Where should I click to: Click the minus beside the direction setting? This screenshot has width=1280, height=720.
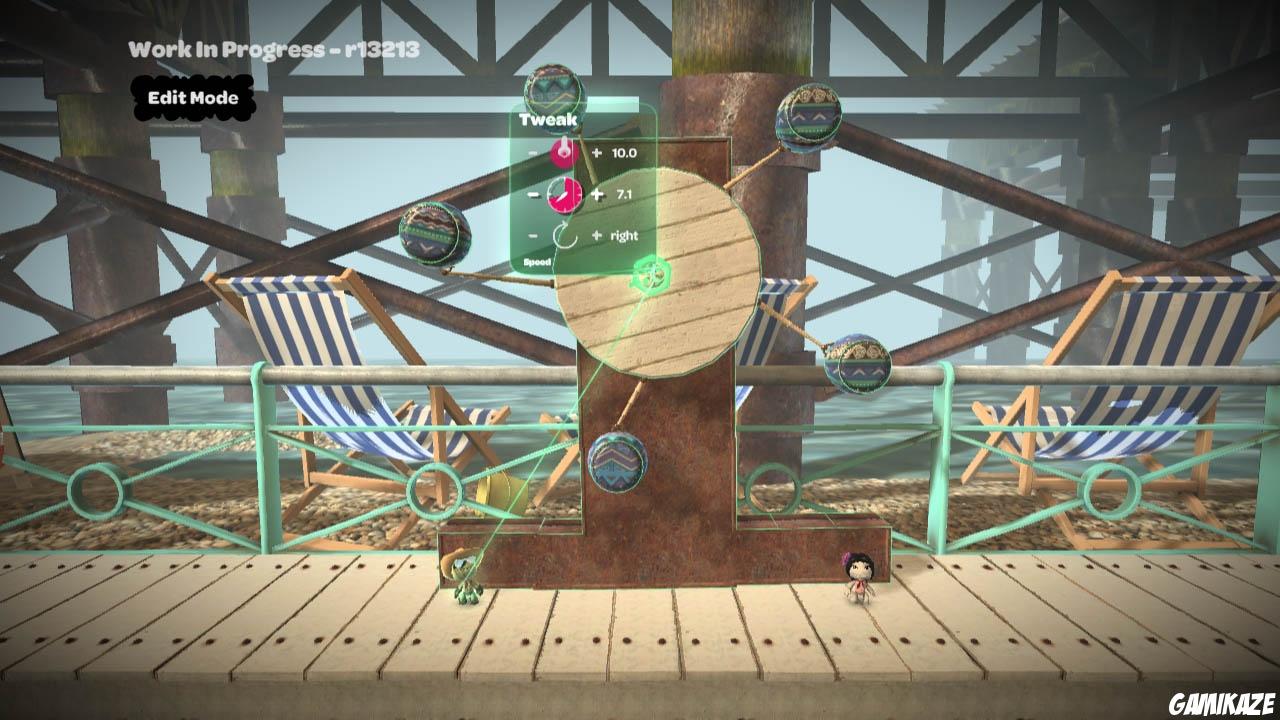click(x=532, y=234)
